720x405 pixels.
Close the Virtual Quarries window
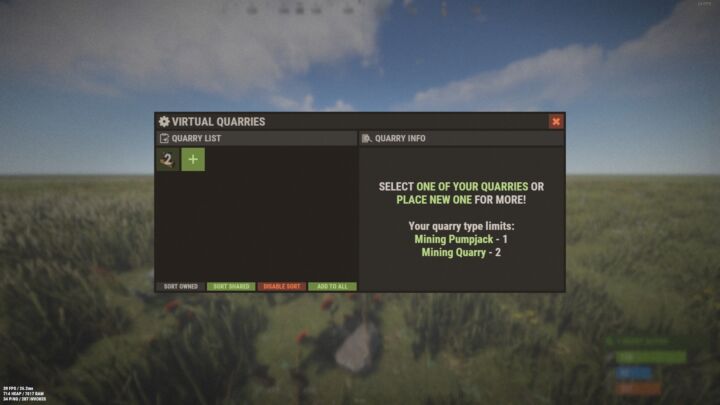coord(556,122)
